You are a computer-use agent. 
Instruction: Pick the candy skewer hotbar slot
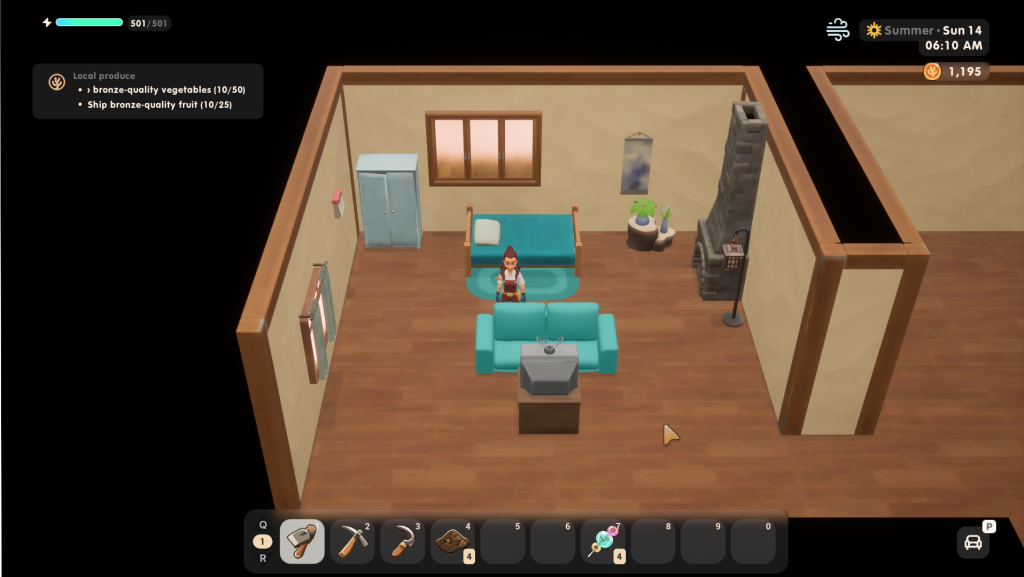click(603, 542)
